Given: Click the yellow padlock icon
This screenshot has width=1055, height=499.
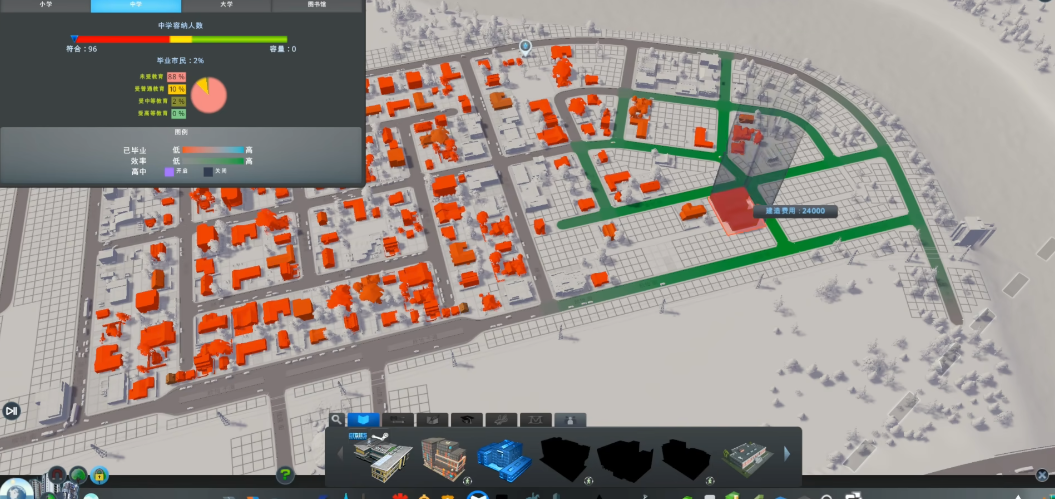Looking at the screenshot, I should tap(100, 476).
